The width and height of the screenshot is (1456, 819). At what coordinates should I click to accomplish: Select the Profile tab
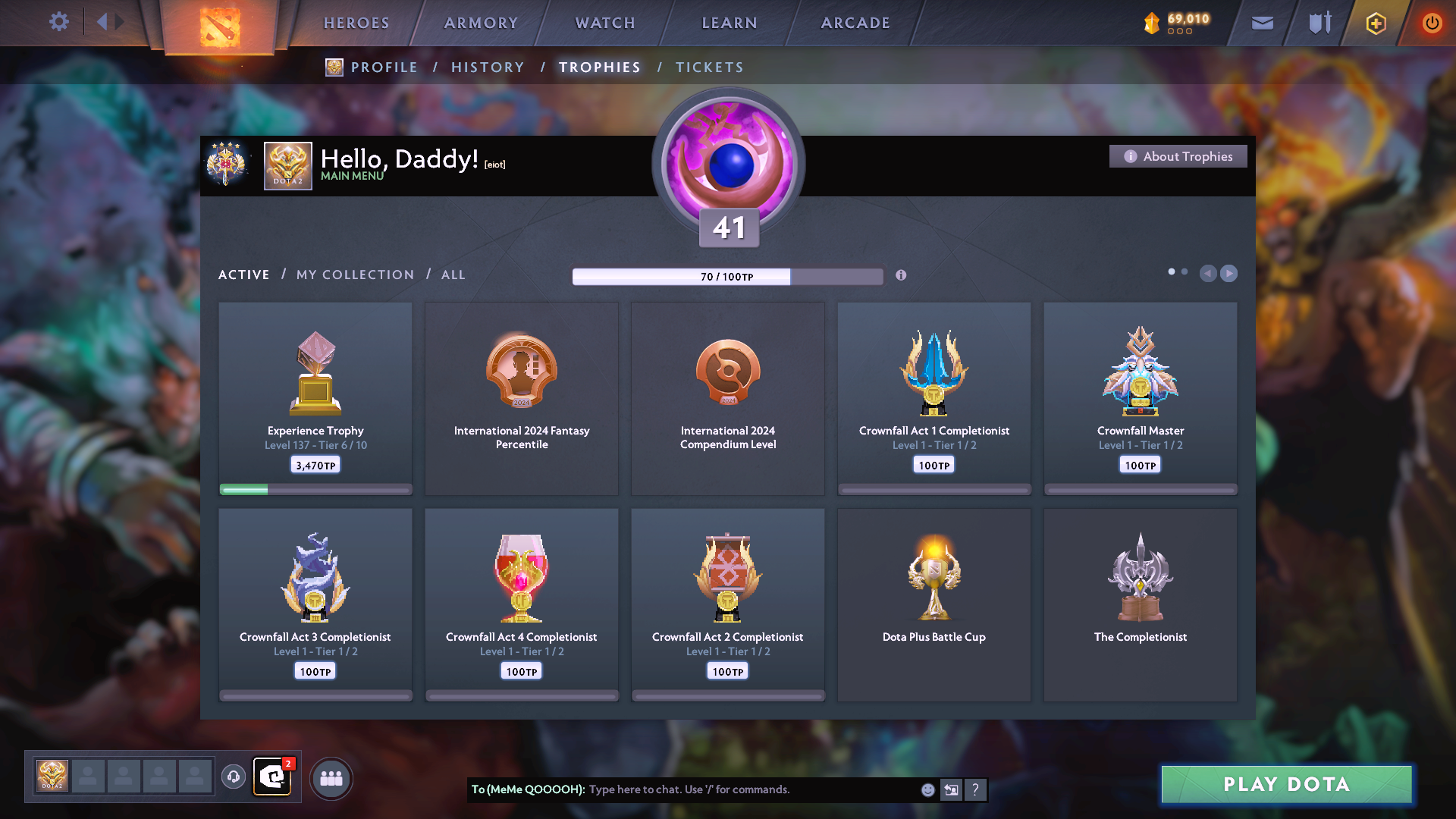click(384, 67)
